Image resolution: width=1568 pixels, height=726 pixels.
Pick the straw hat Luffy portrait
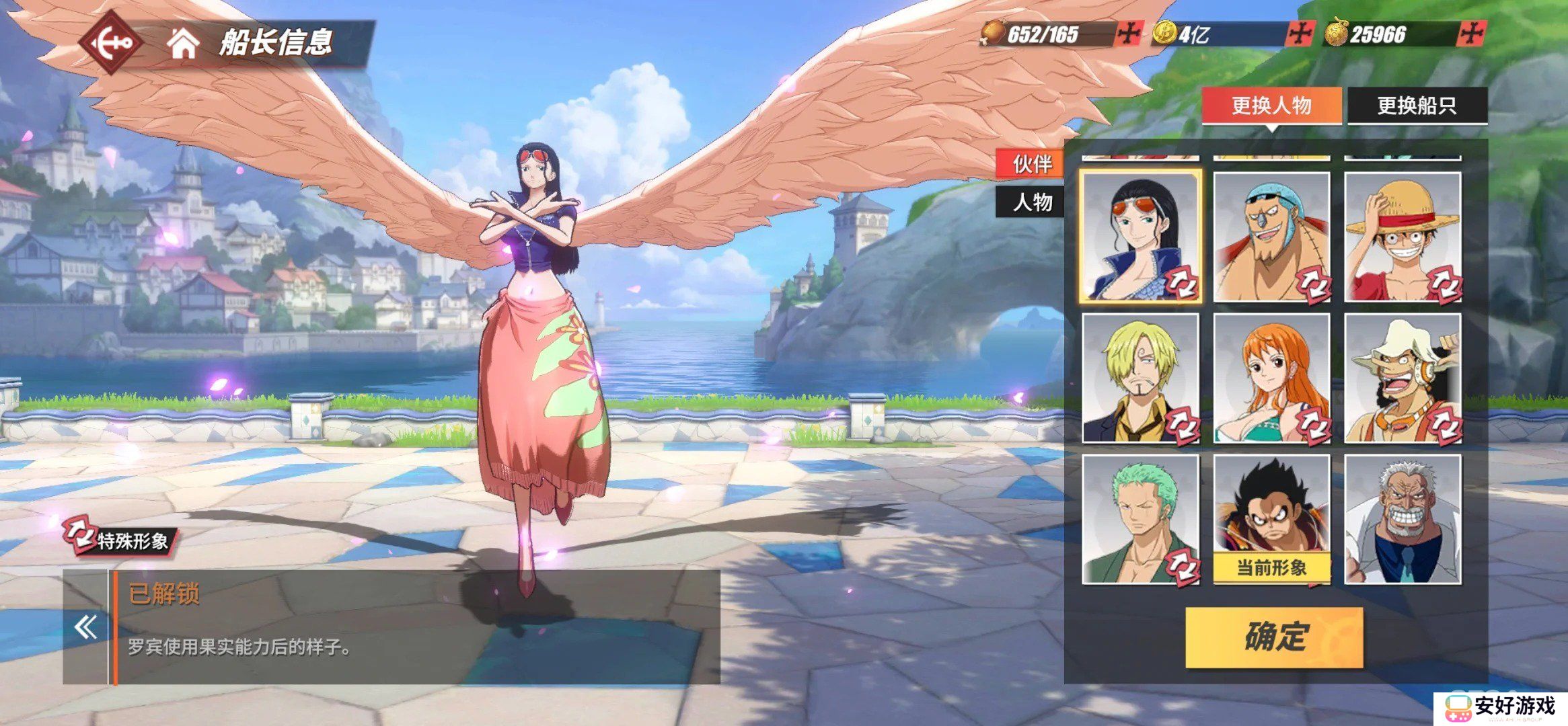pos(1403,237)
